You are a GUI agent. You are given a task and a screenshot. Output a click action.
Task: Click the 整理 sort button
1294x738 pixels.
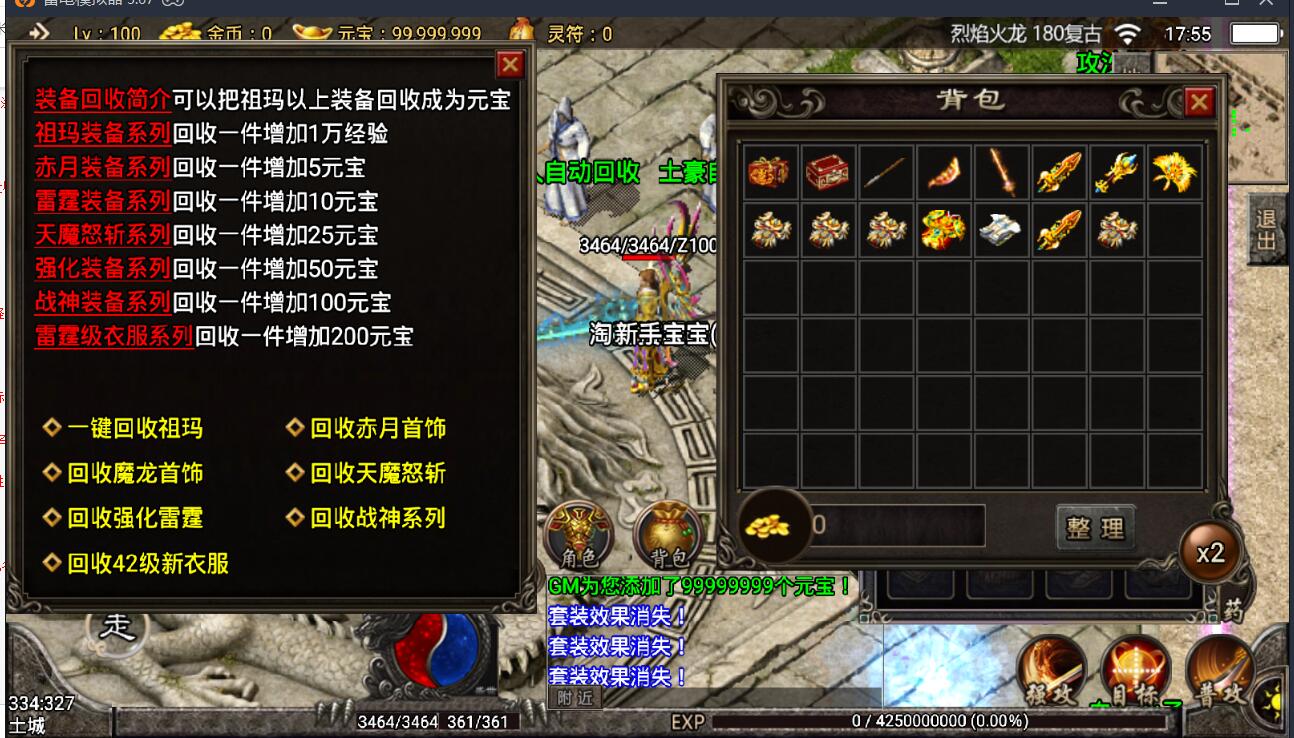tap(1095, 526)
